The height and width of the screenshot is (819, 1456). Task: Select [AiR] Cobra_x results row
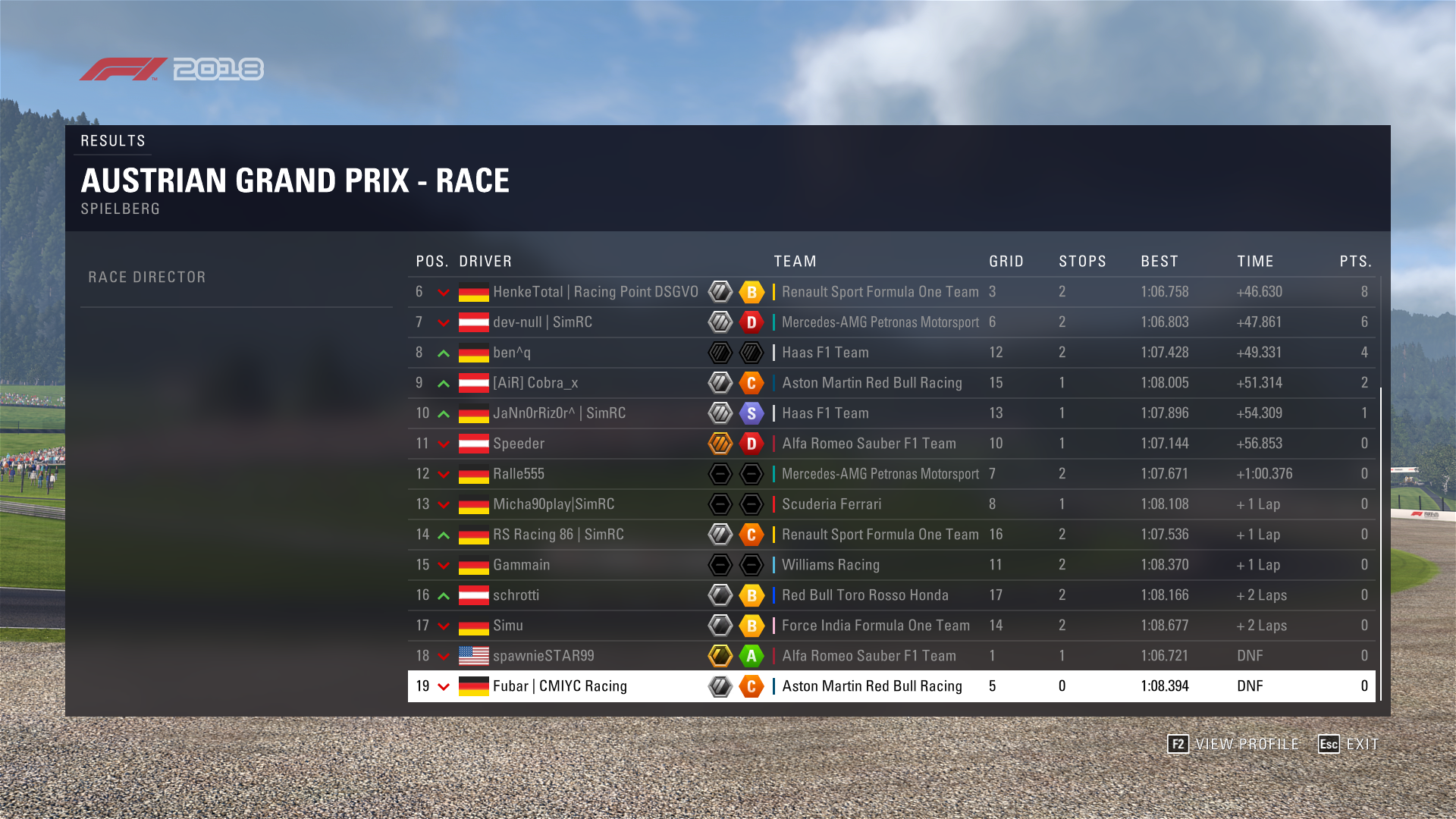click(x=535, y=383)
